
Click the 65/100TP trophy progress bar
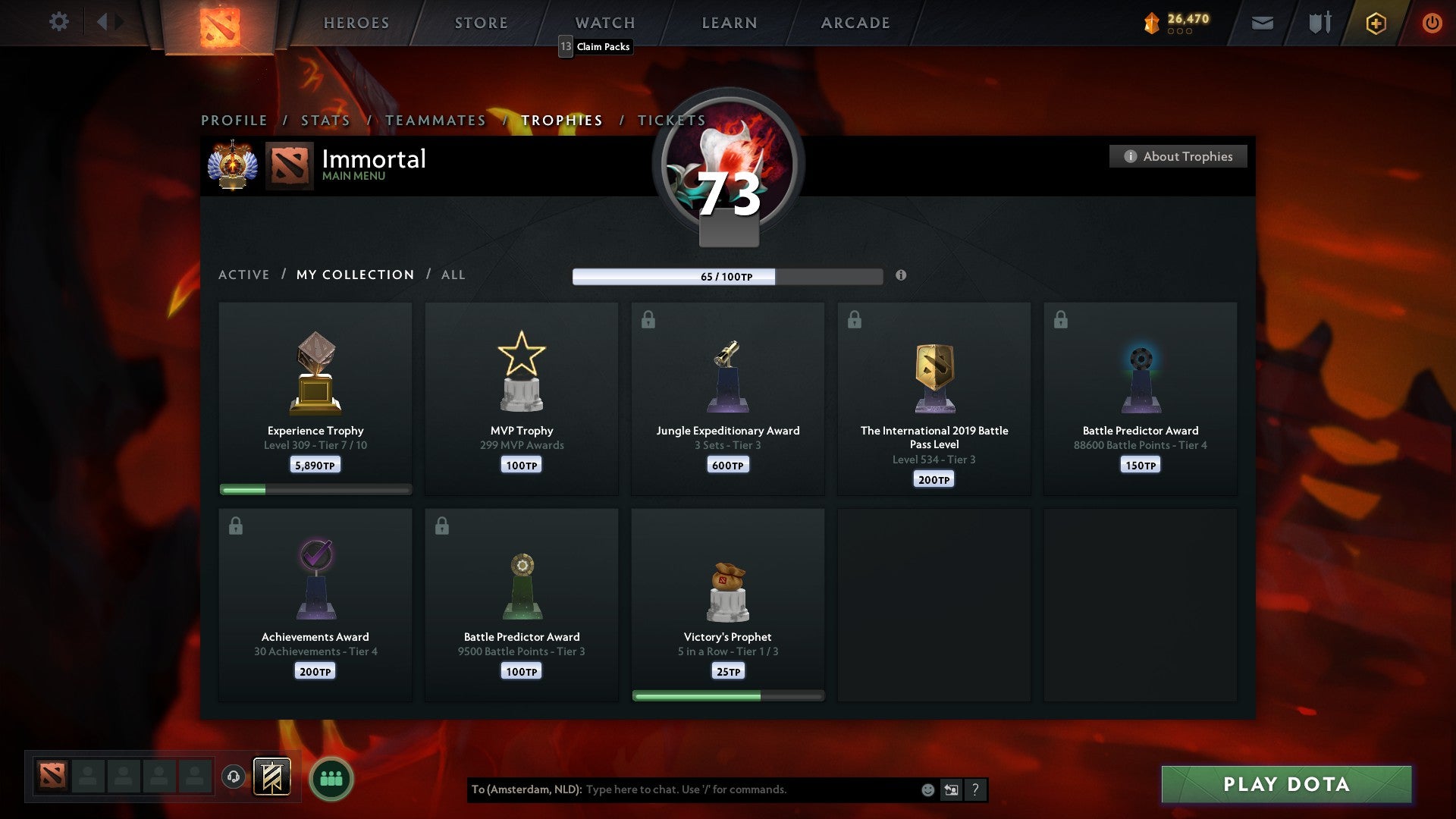point(727,277)
